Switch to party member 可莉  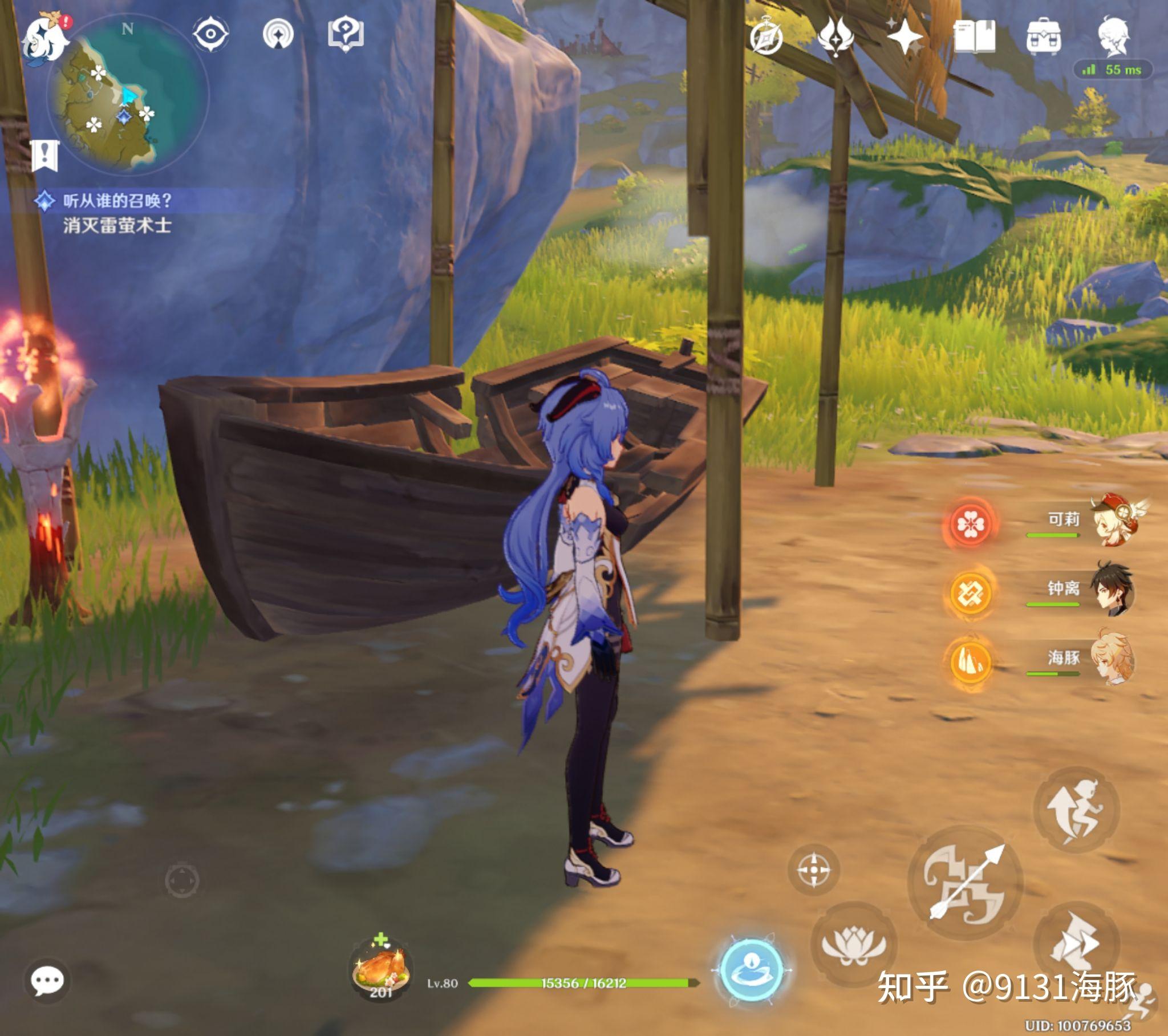(x=1112, y=521)
